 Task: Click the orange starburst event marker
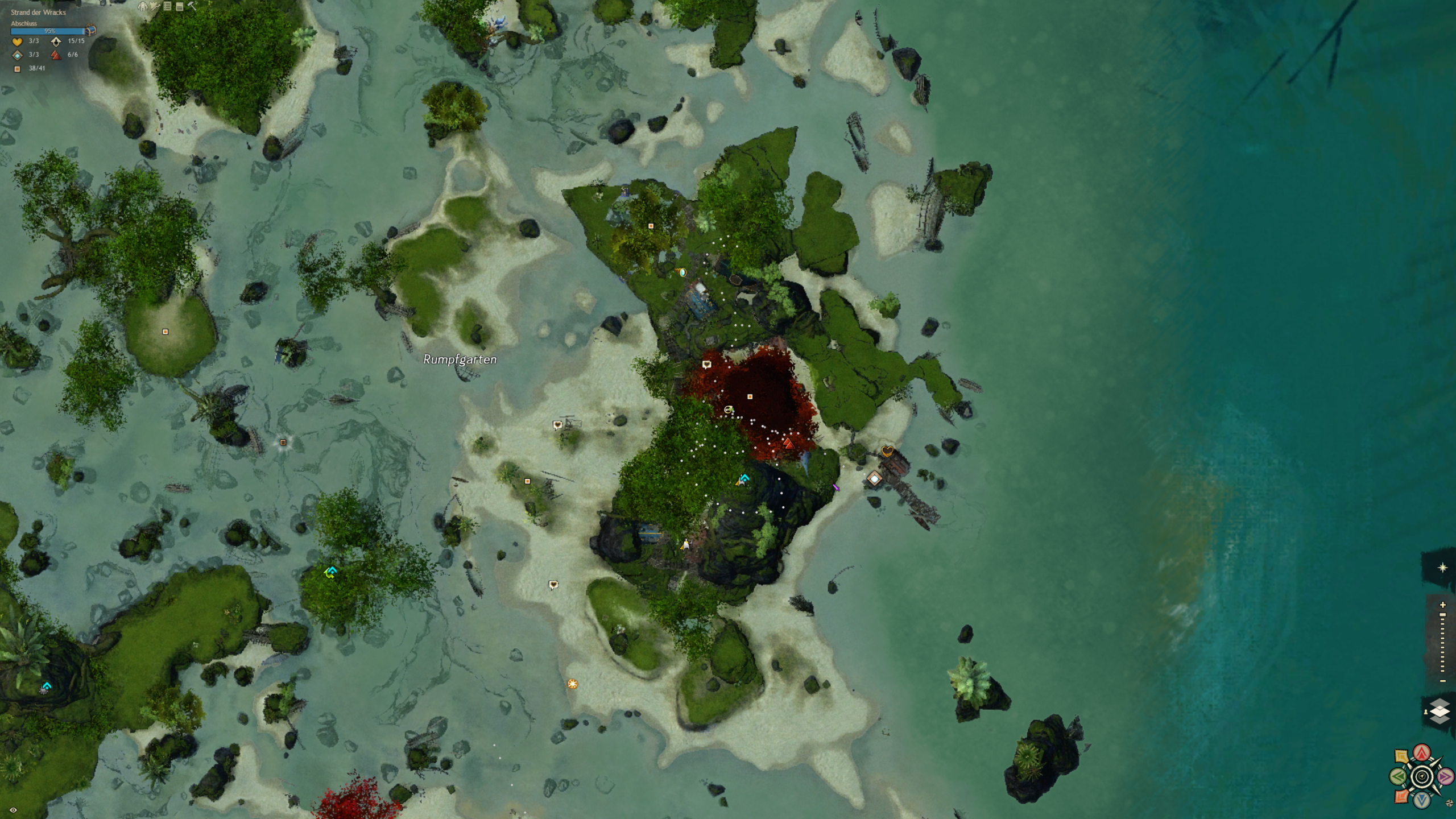[x=573, y=684]
